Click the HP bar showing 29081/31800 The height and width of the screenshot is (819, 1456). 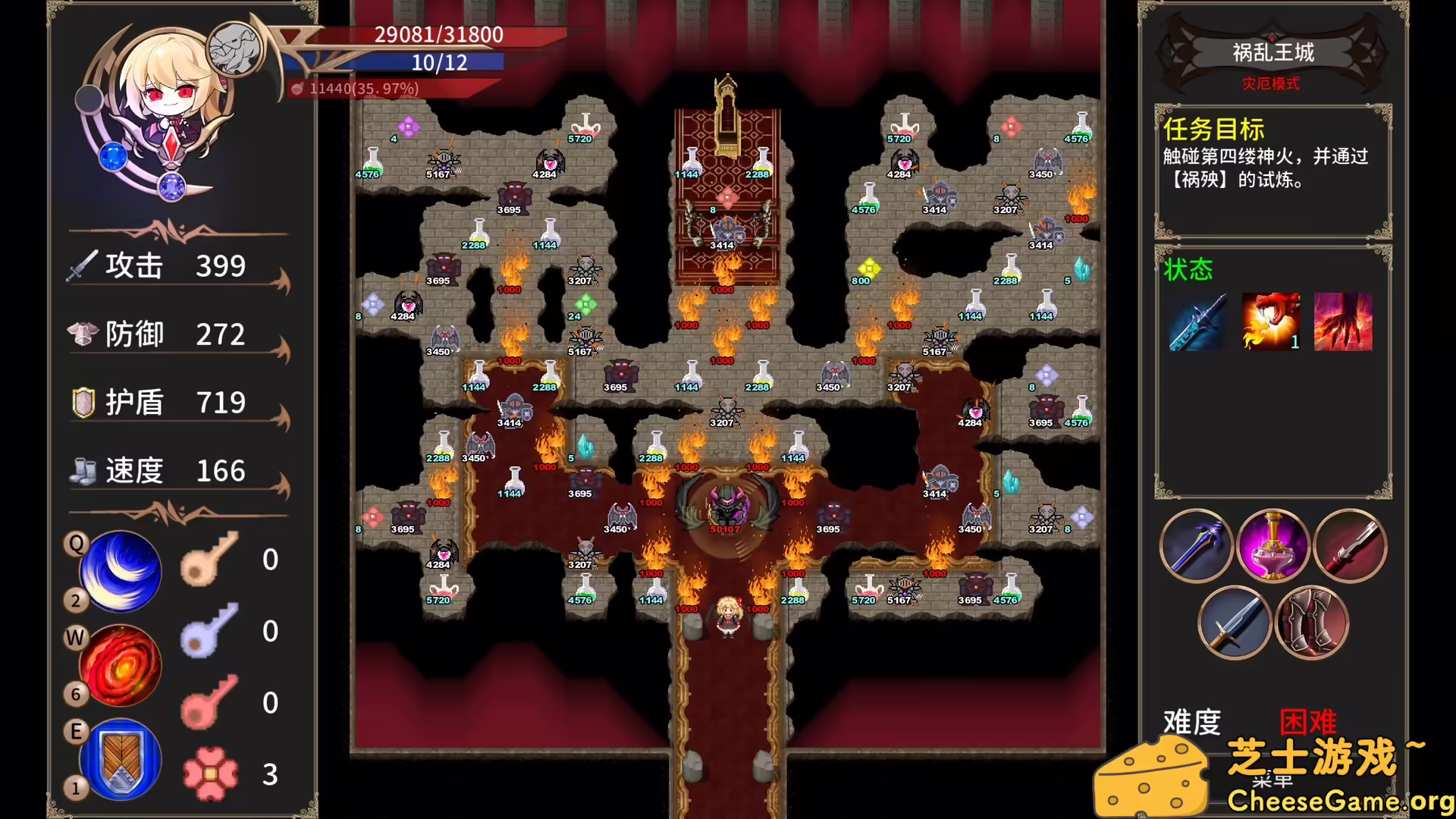[x=436, y=35]
